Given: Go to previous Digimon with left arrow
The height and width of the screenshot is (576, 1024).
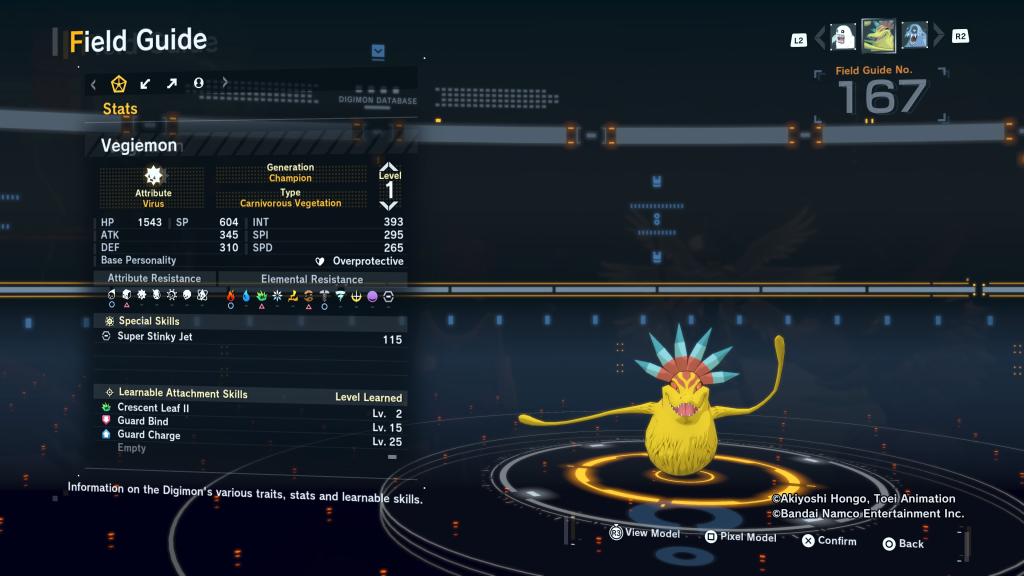Looking at the screenshot, I should tap(820, 38).
